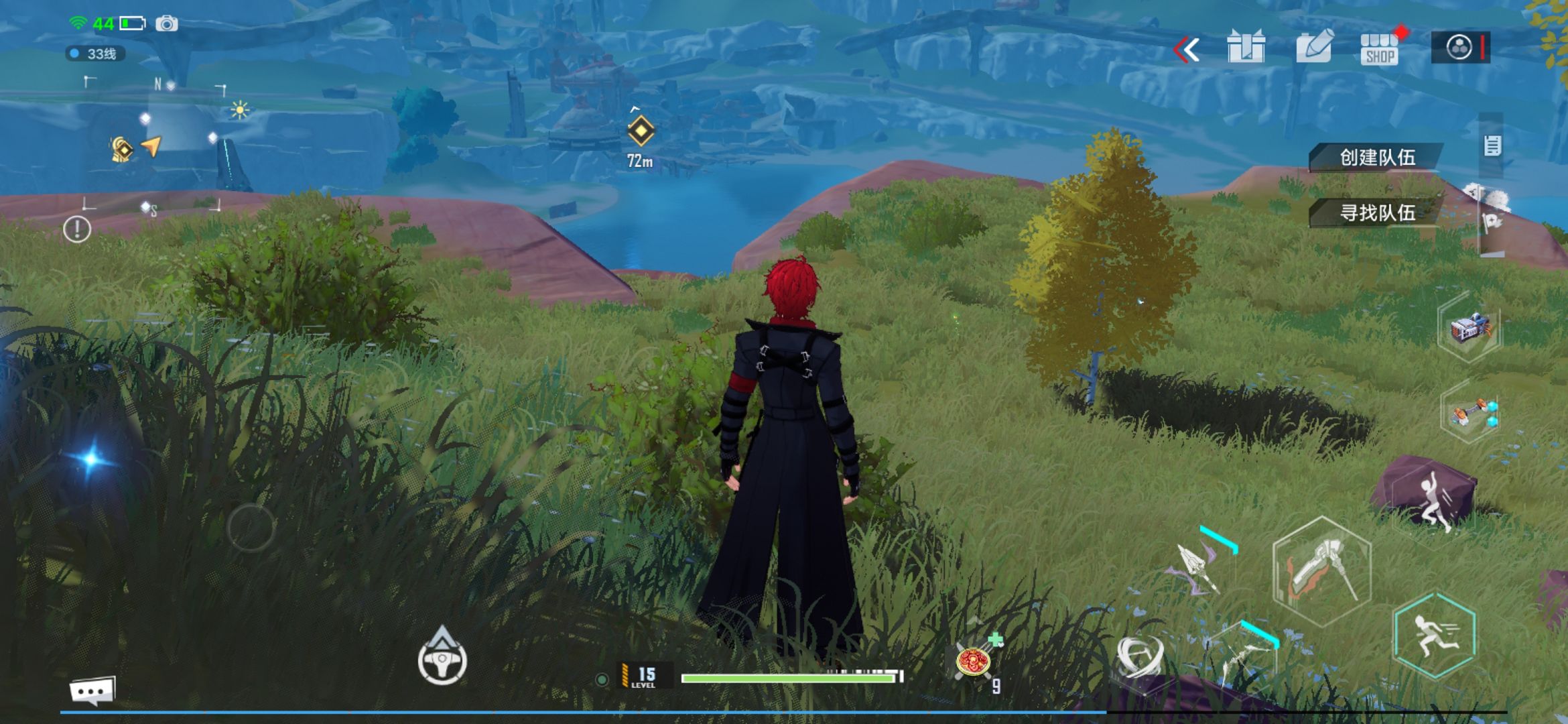Use the red healing food item
This screenshot has height=724, width=1568.
pos(974,662)
